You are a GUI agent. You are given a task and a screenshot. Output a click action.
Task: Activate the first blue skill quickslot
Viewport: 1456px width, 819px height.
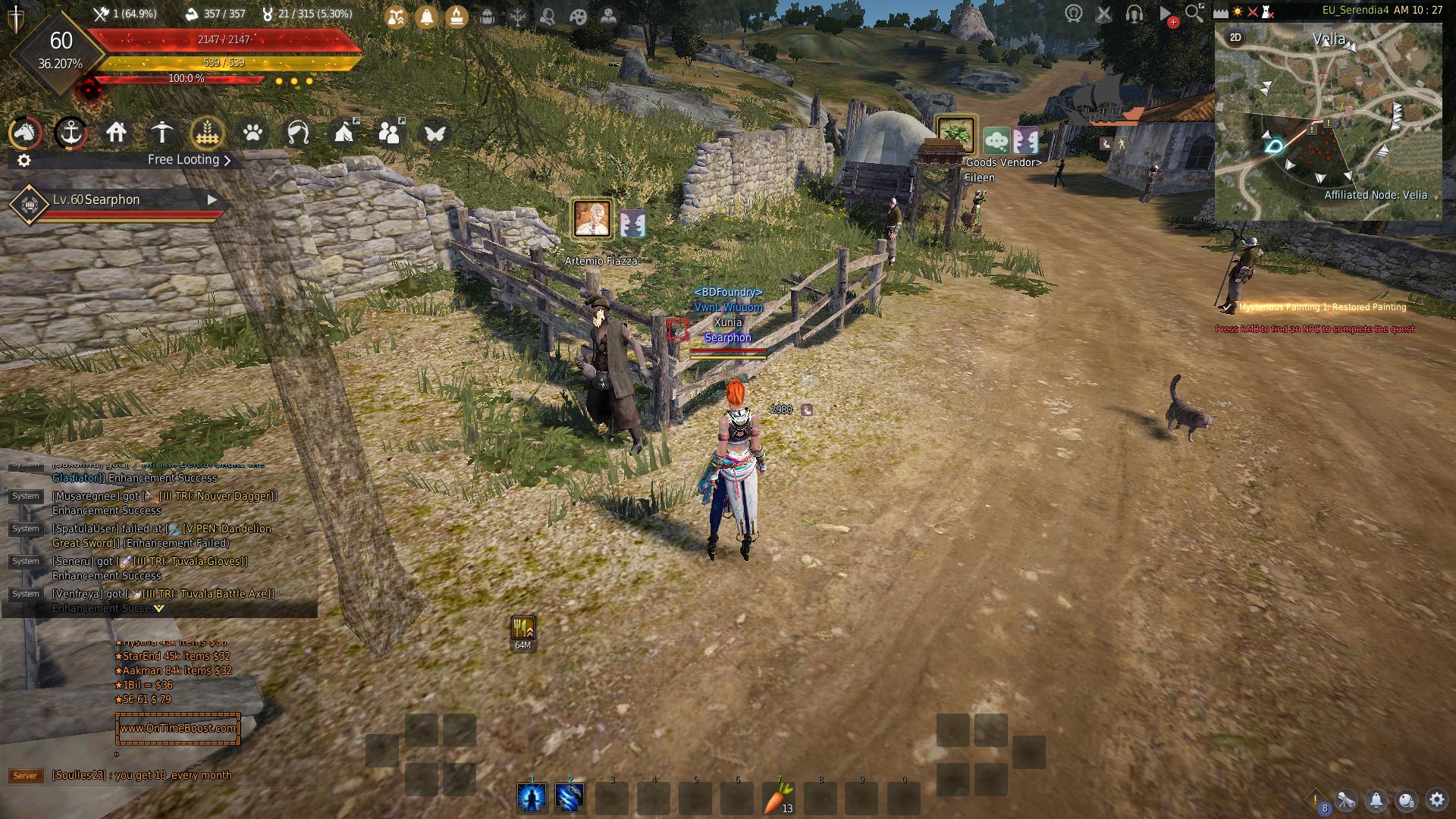pos(532,798)
